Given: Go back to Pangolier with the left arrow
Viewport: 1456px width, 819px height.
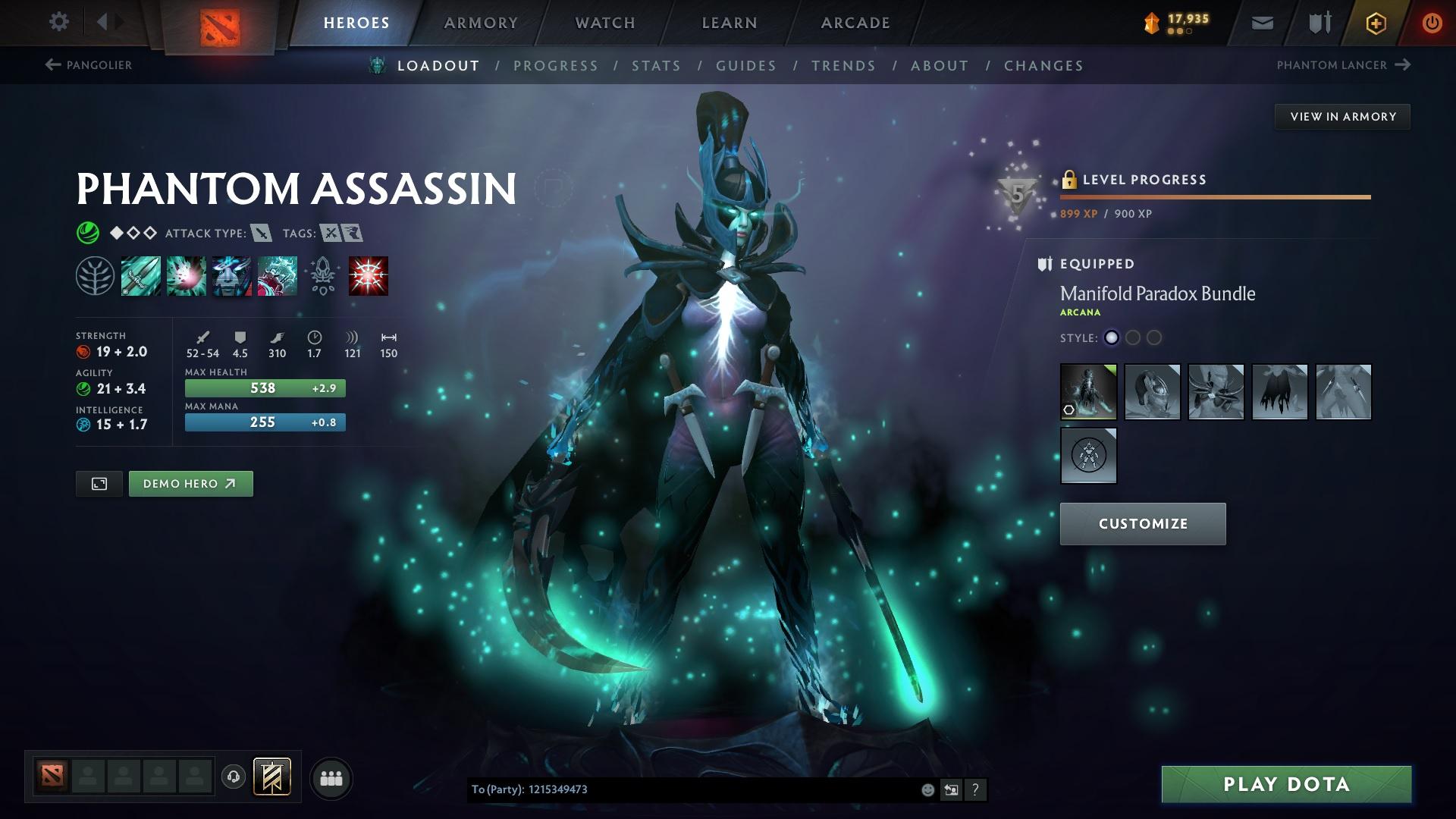Looking at the screenshot, I should [x=52, y=65].
